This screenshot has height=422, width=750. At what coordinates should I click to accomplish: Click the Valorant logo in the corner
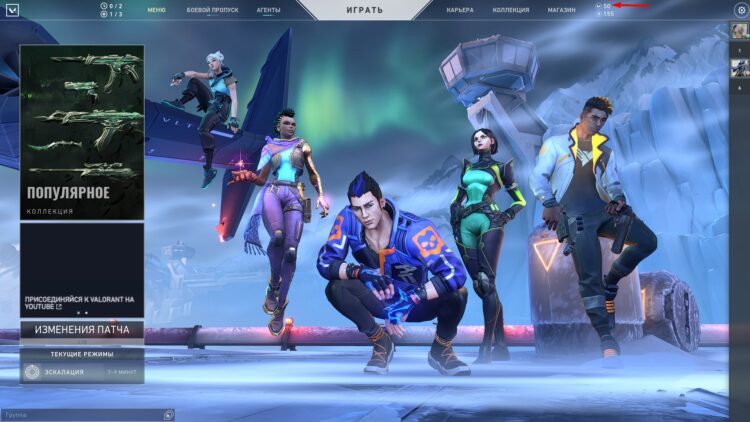coord(10,10)
